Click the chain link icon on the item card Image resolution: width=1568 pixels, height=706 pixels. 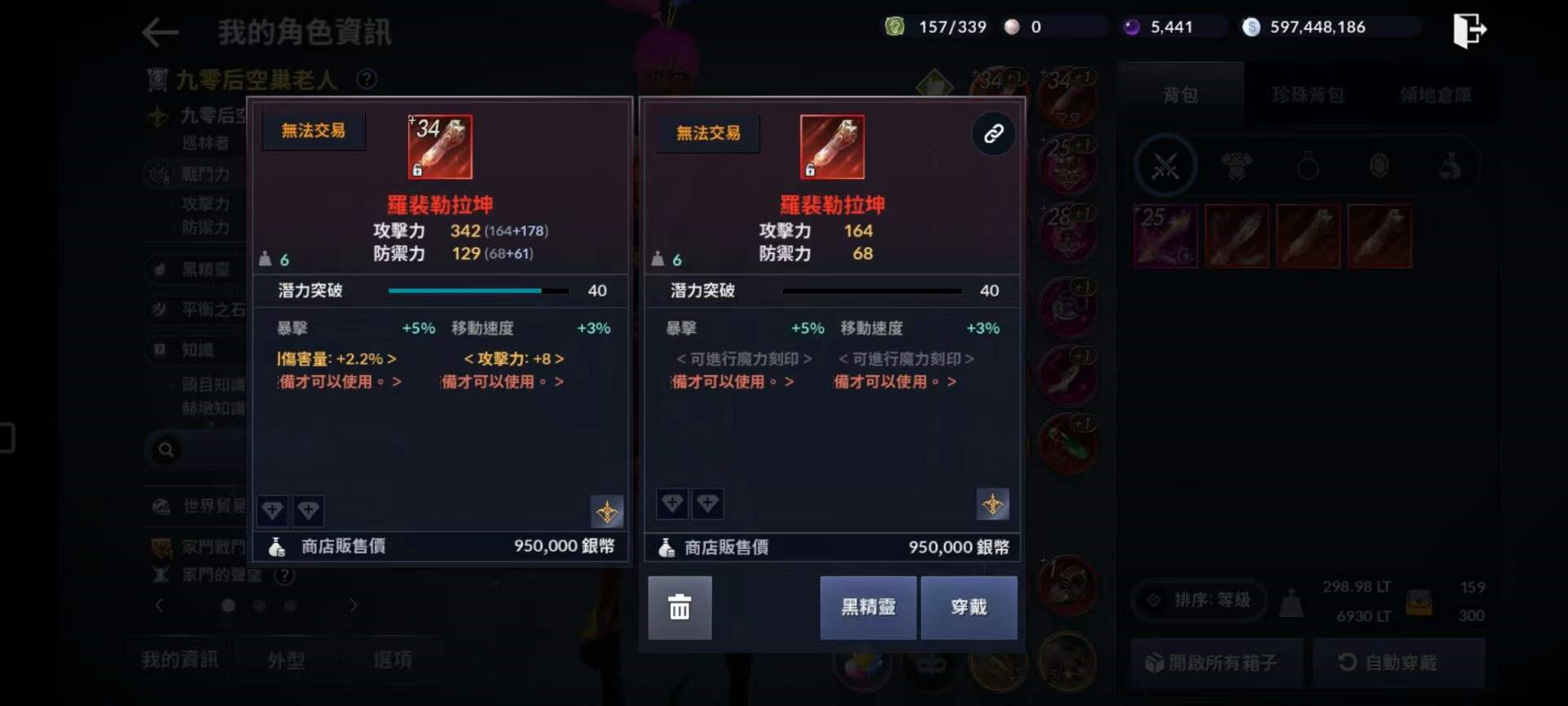point(993,133)
